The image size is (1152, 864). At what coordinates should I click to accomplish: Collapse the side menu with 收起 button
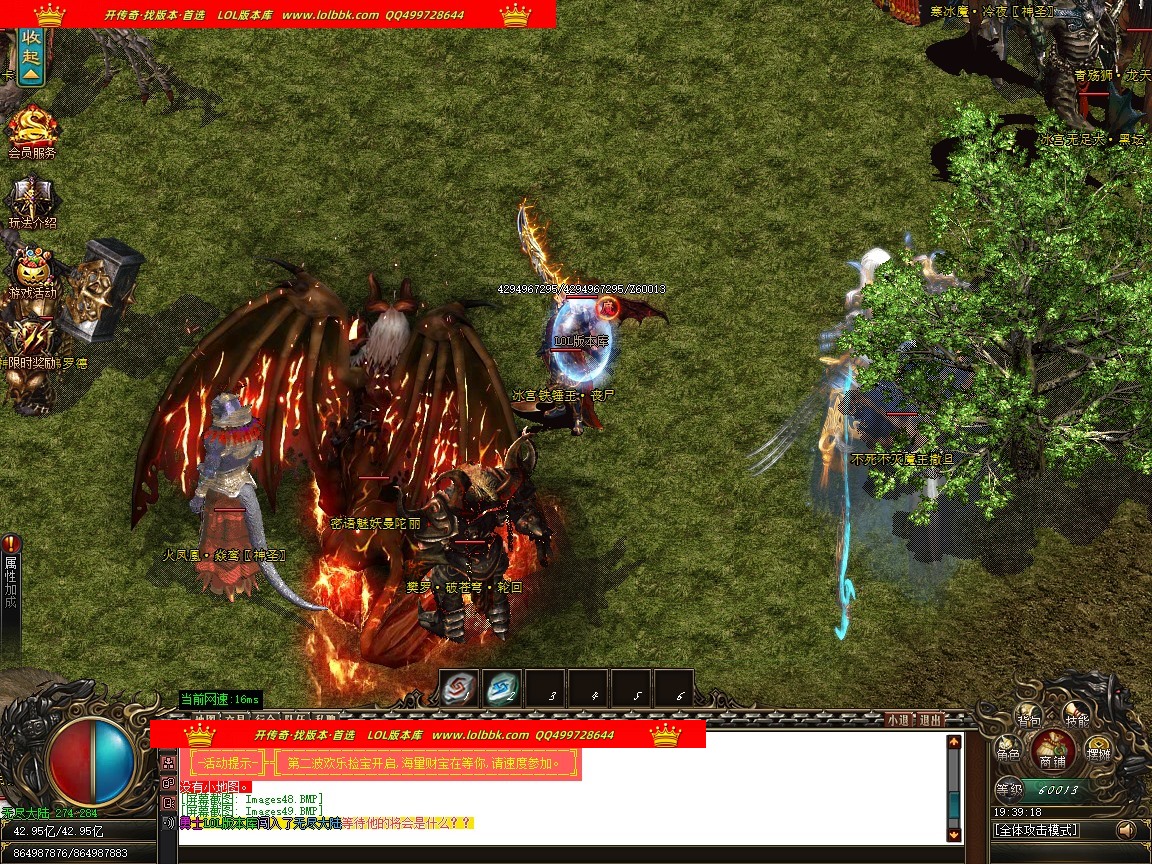click(31, 54)
